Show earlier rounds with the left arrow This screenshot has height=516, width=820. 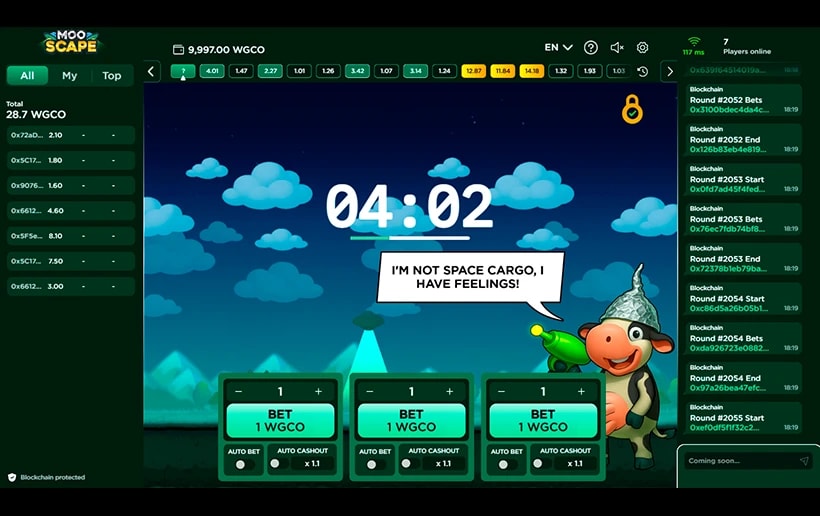tap(152, 71)
